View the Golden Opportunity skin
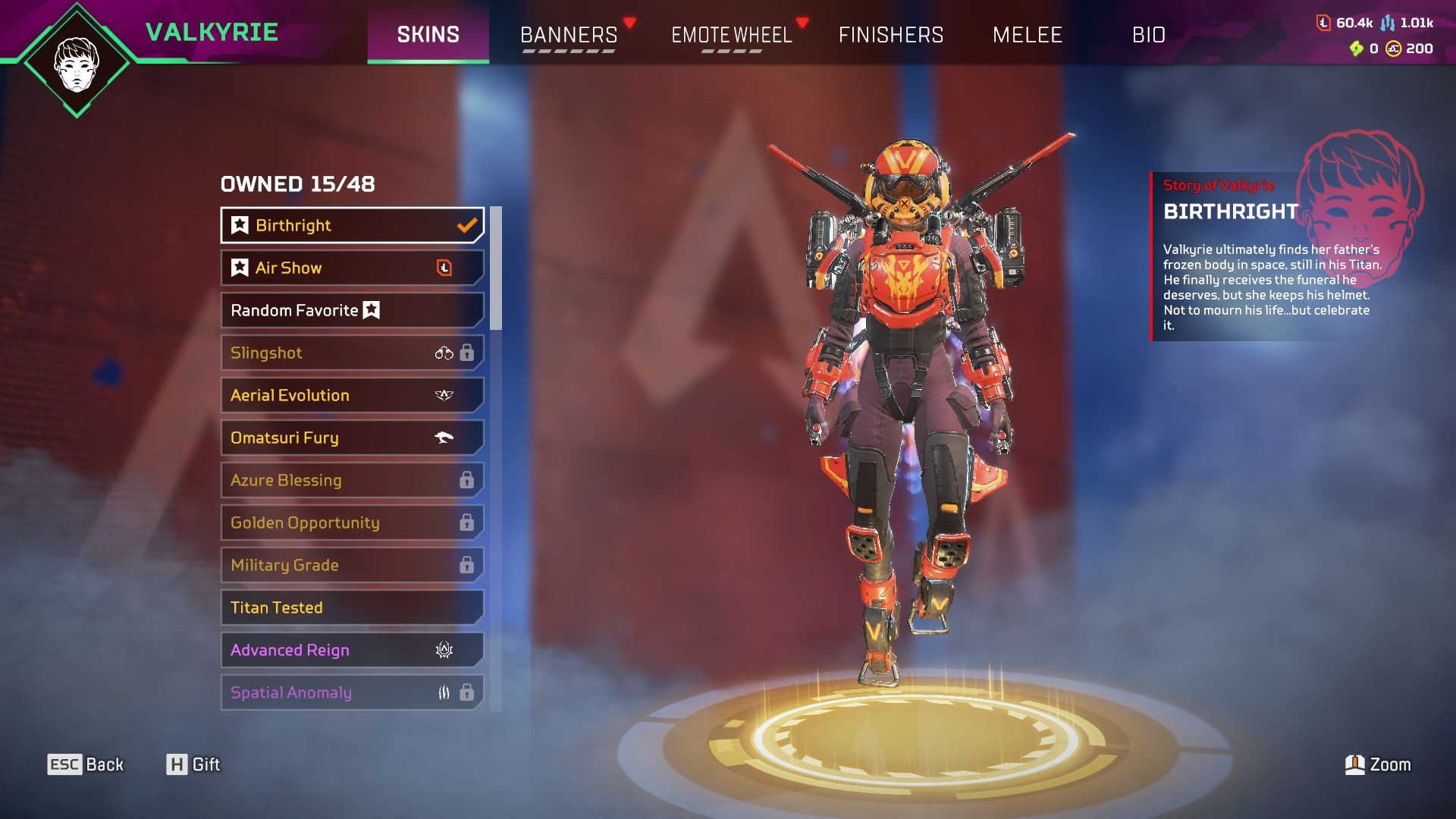The image size is (1456, 819). 352,522
